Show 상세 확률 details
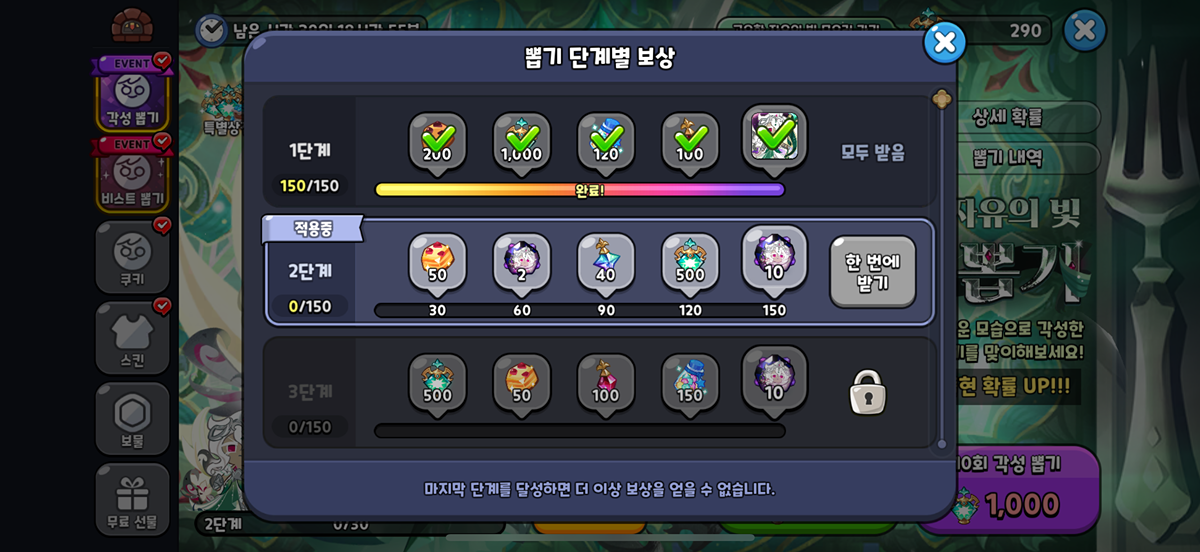Viewport: 1200px width, 552px height. (1007, 117)
